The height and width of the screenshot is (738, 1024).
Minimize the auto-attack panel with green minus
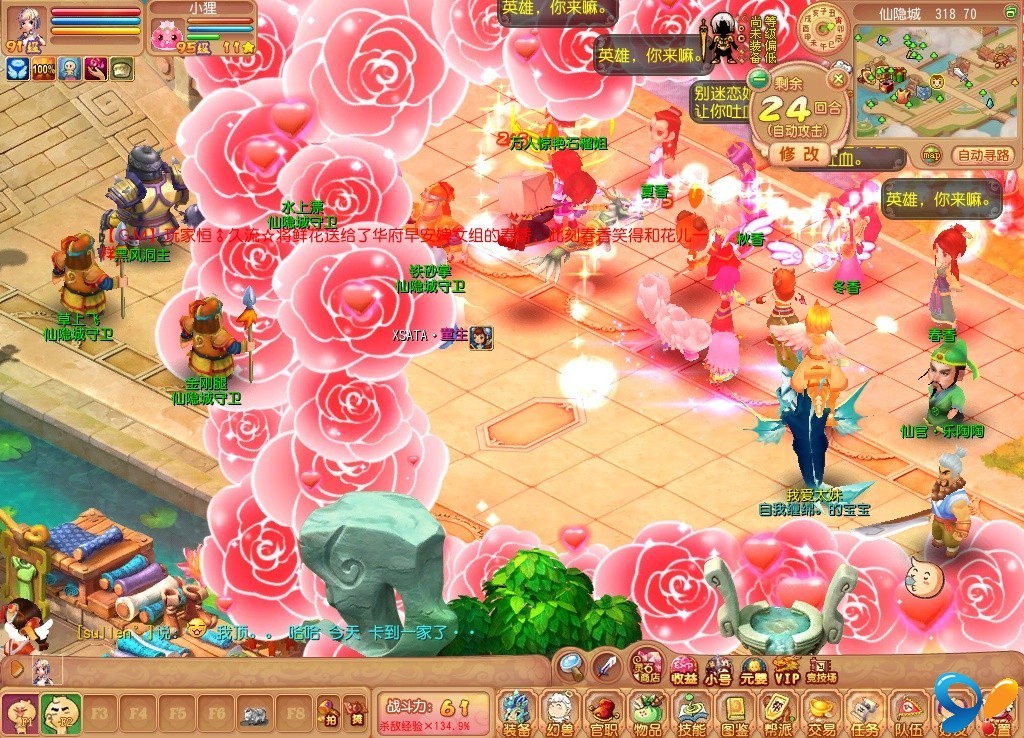click(759, 79)
